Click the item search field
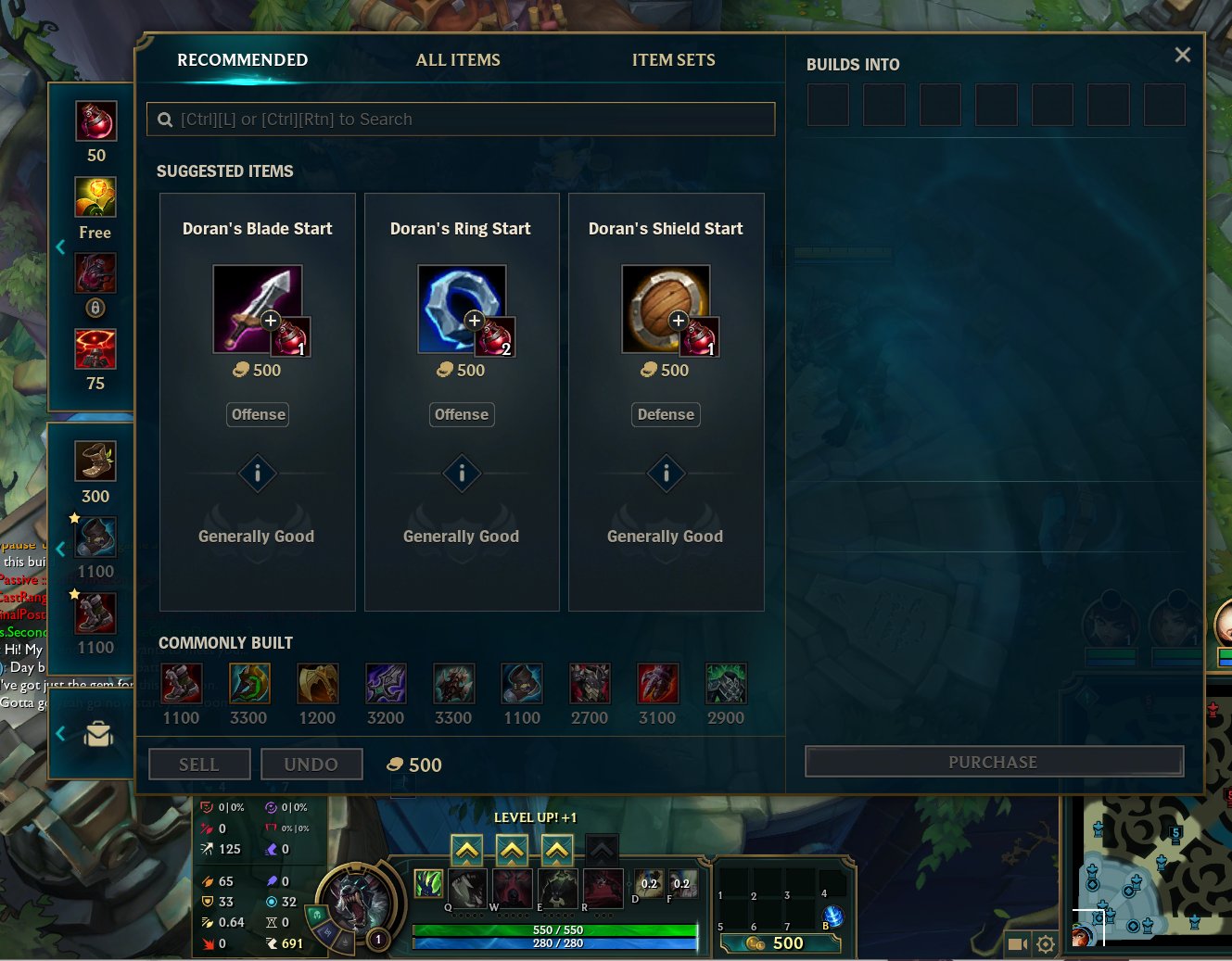Image resolution: width=1232 pixels, height=961 pixels. pyautogui.click(x=461, y=119)
